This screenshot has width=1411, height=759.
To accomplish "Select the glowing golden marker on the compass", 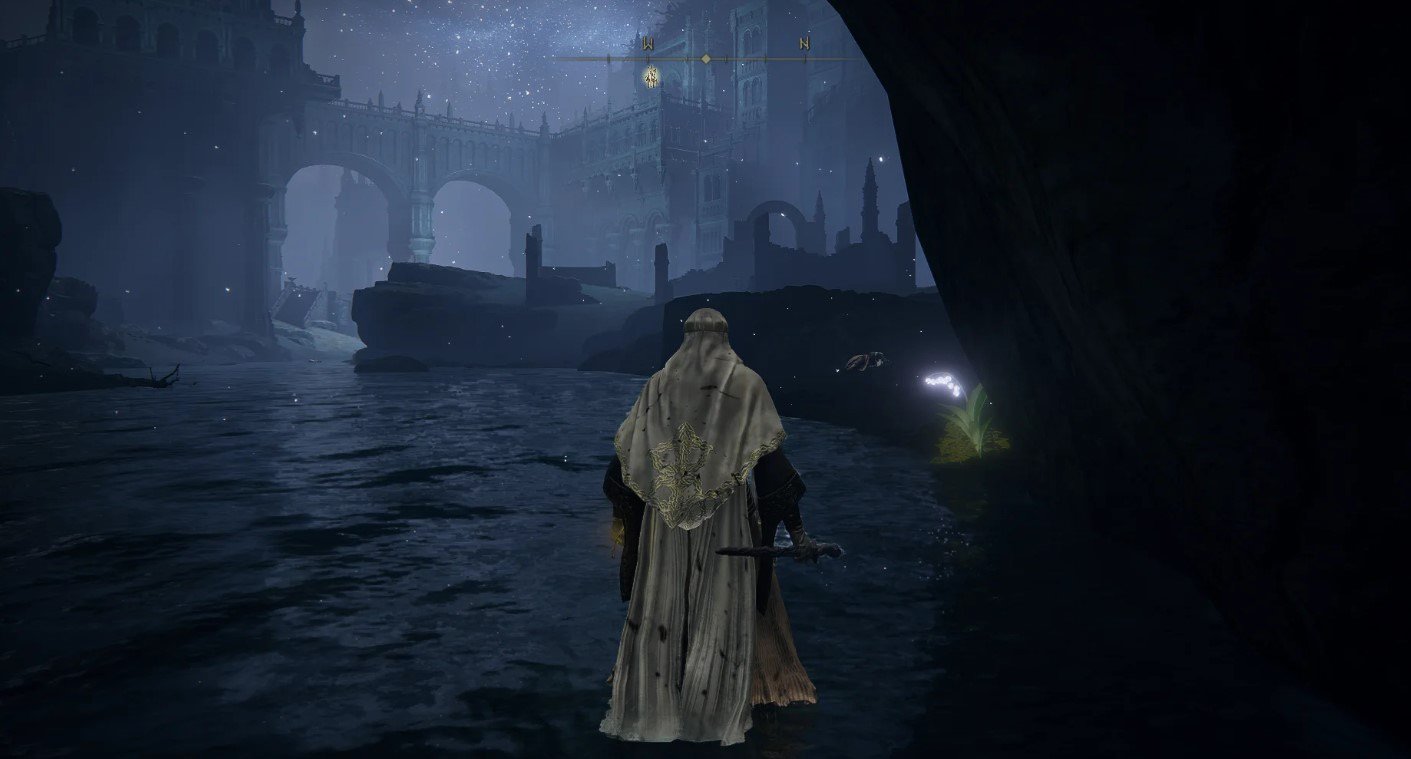I will (651, 75).
